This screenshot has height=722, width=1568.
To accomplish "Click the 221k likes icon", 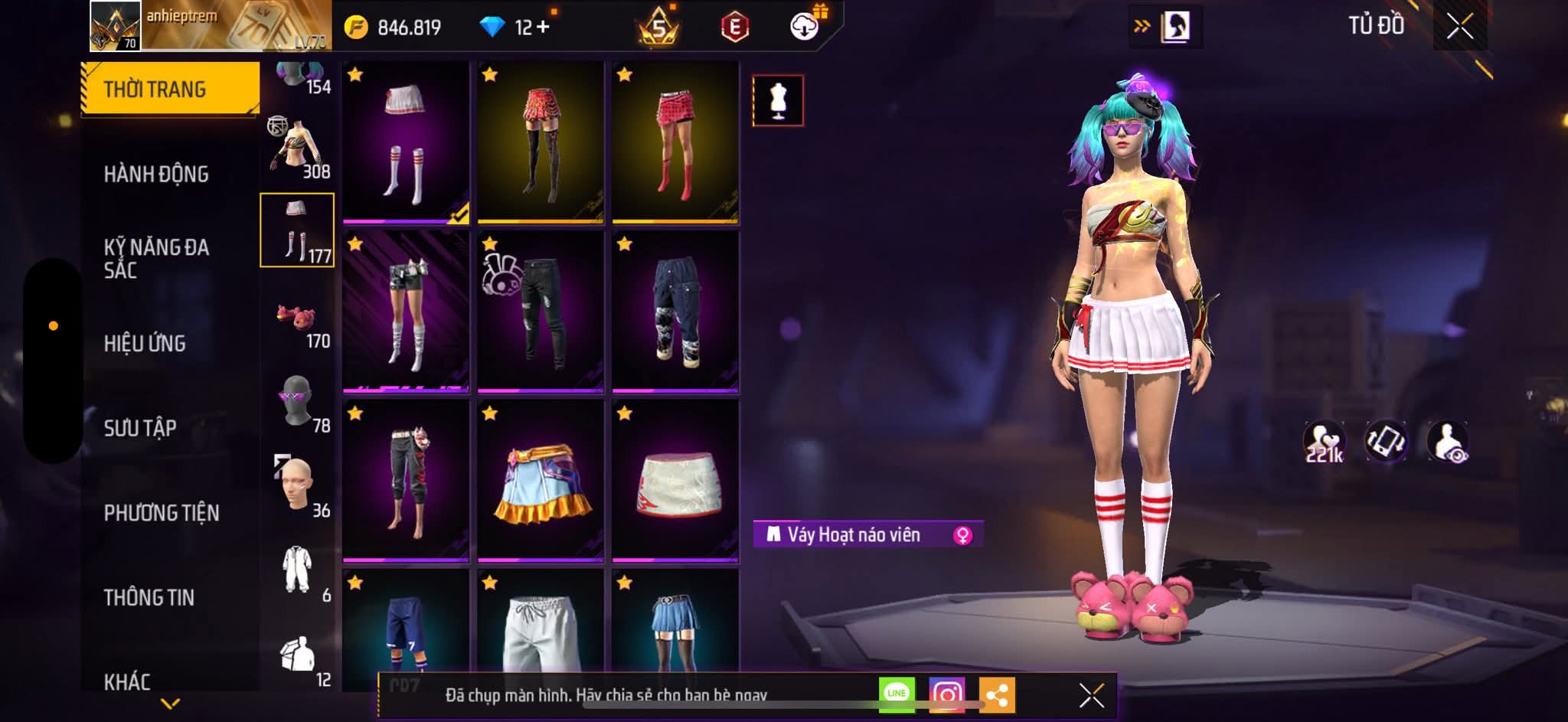I will [1324, 443].
